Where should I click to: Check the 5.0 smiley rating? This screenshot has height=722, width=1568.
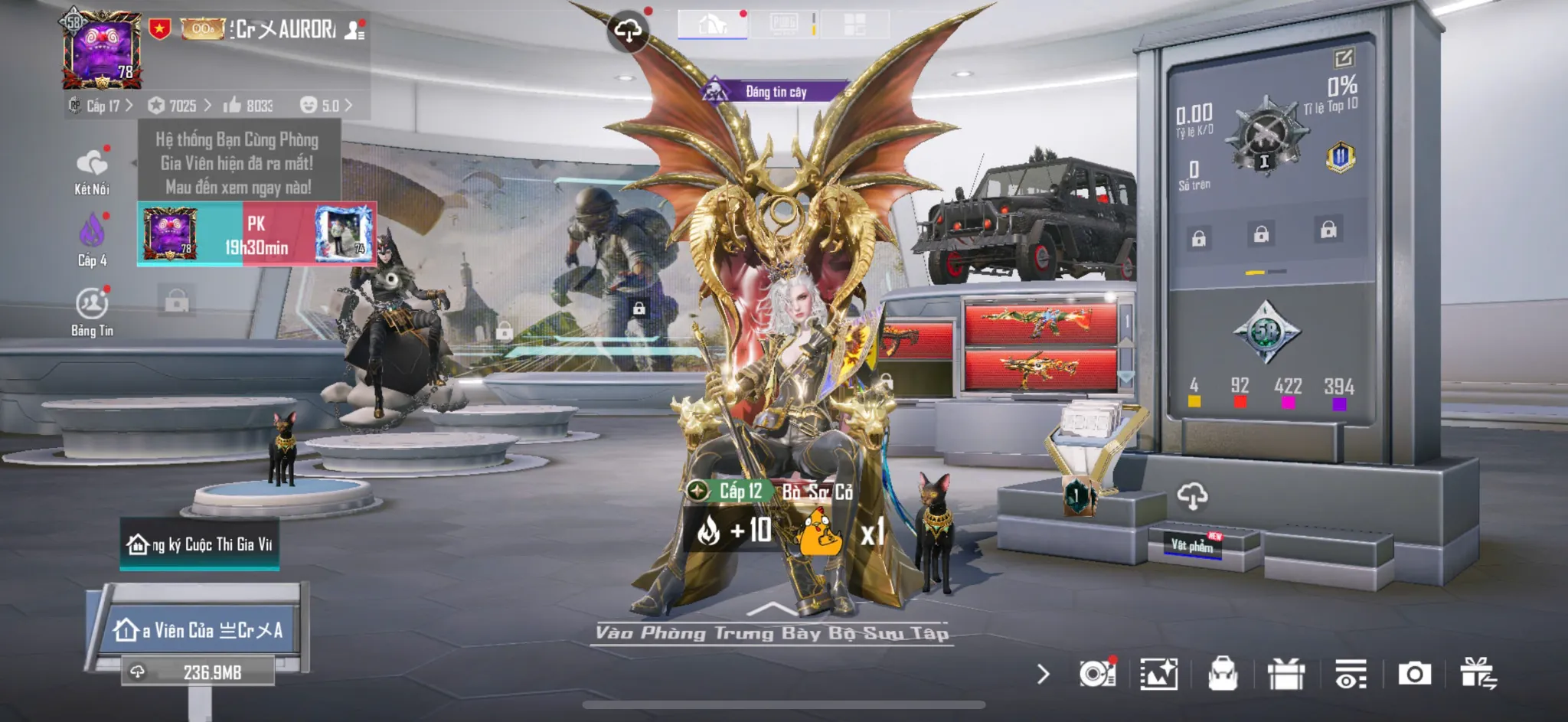point(325,106)
